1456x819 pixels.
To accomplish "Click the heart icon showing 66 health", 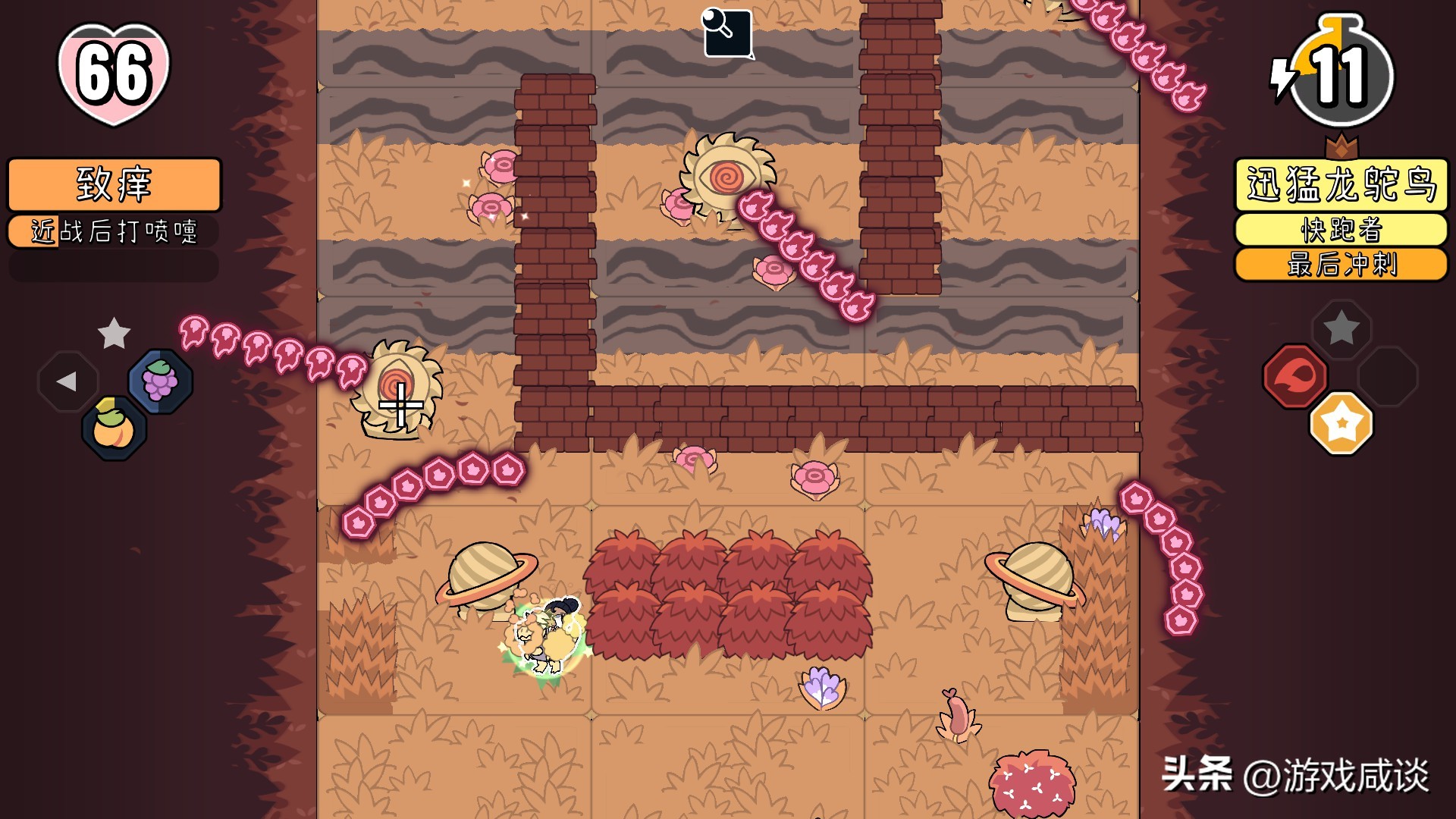I will 114,72.
